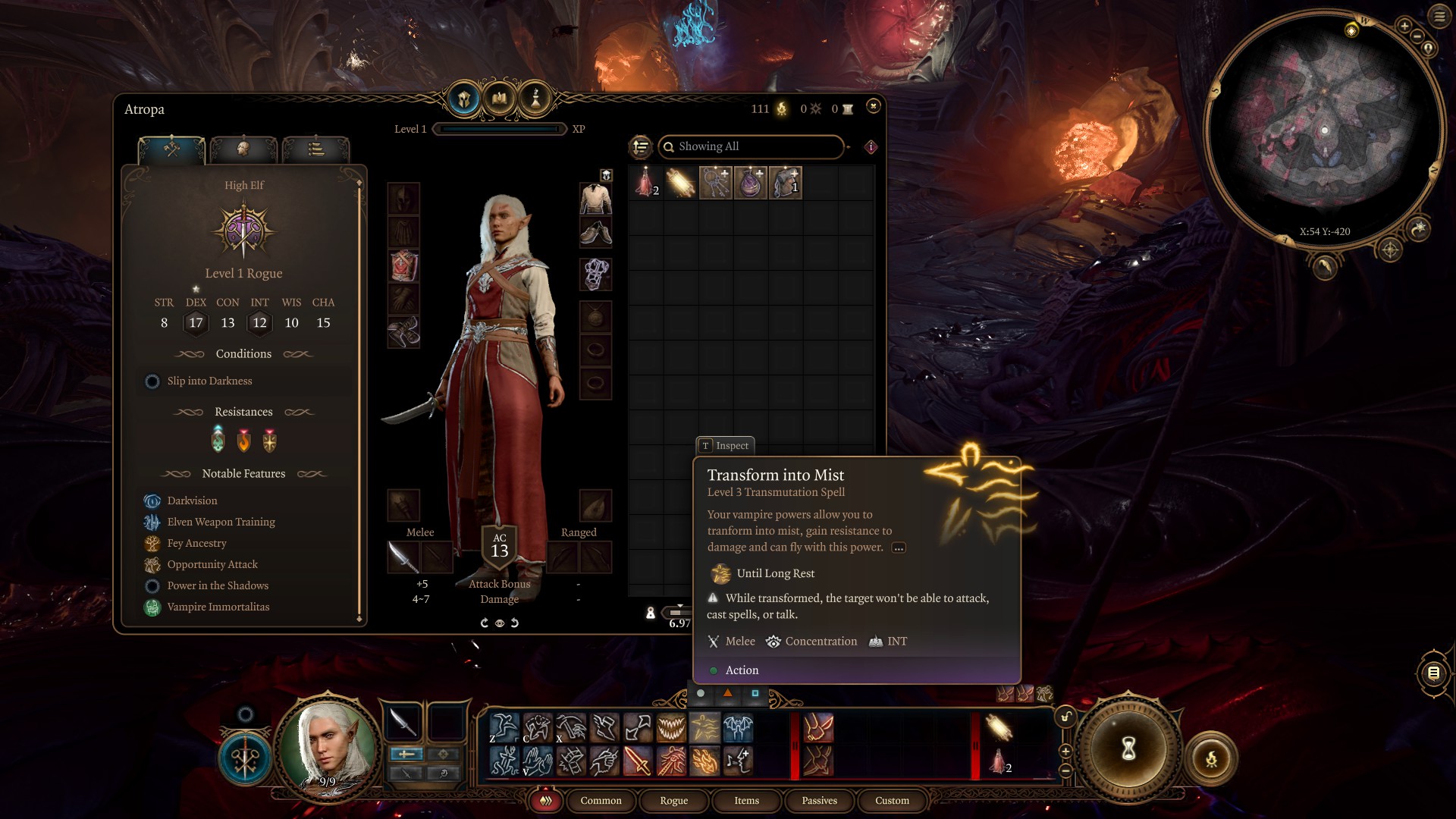Select the Custom hotbar tab
Screen dimensions: 1456x819
coord(892,800)
